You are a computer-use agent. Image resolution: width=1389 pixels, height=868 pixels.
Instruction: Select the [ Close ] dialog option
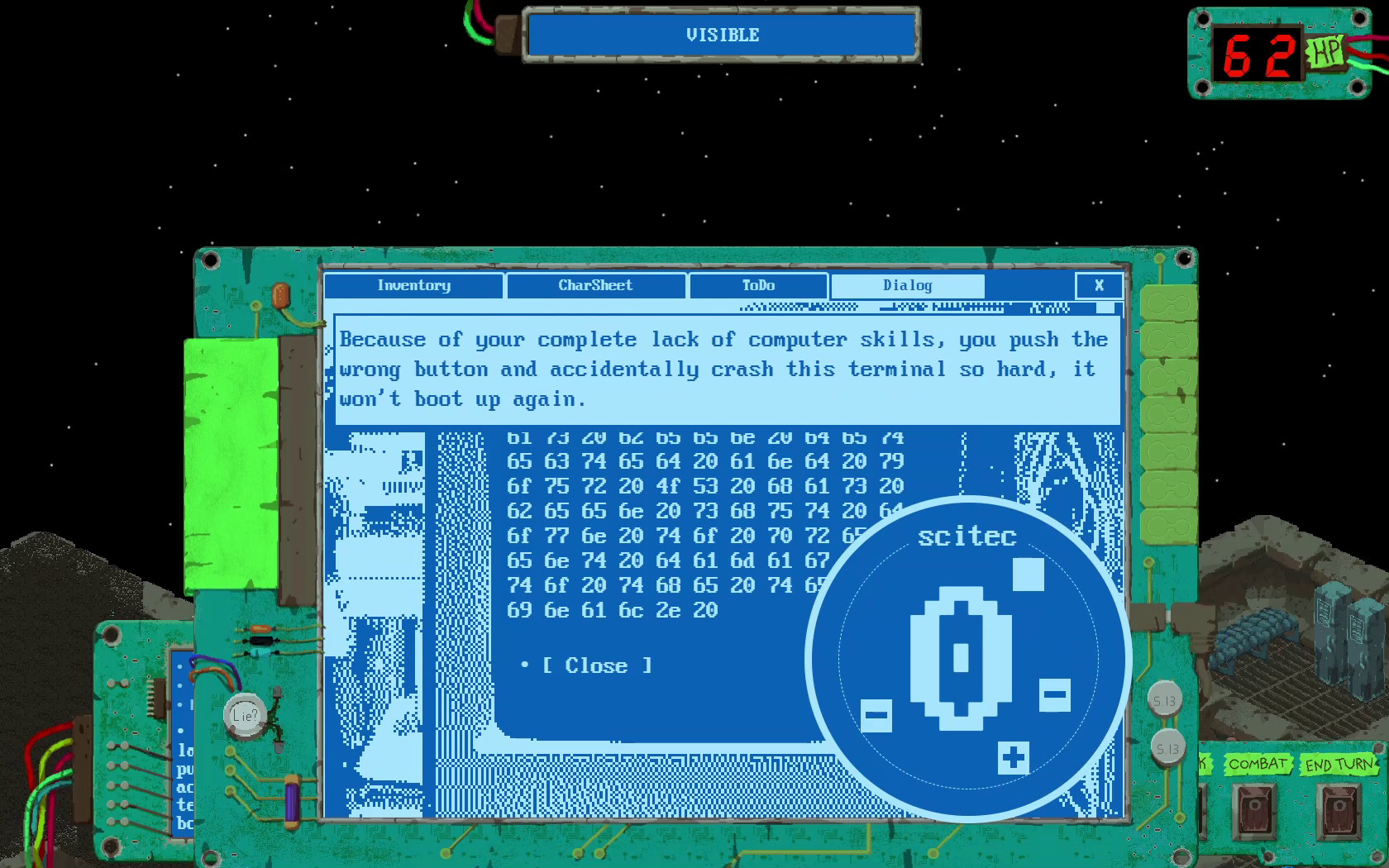597,665
